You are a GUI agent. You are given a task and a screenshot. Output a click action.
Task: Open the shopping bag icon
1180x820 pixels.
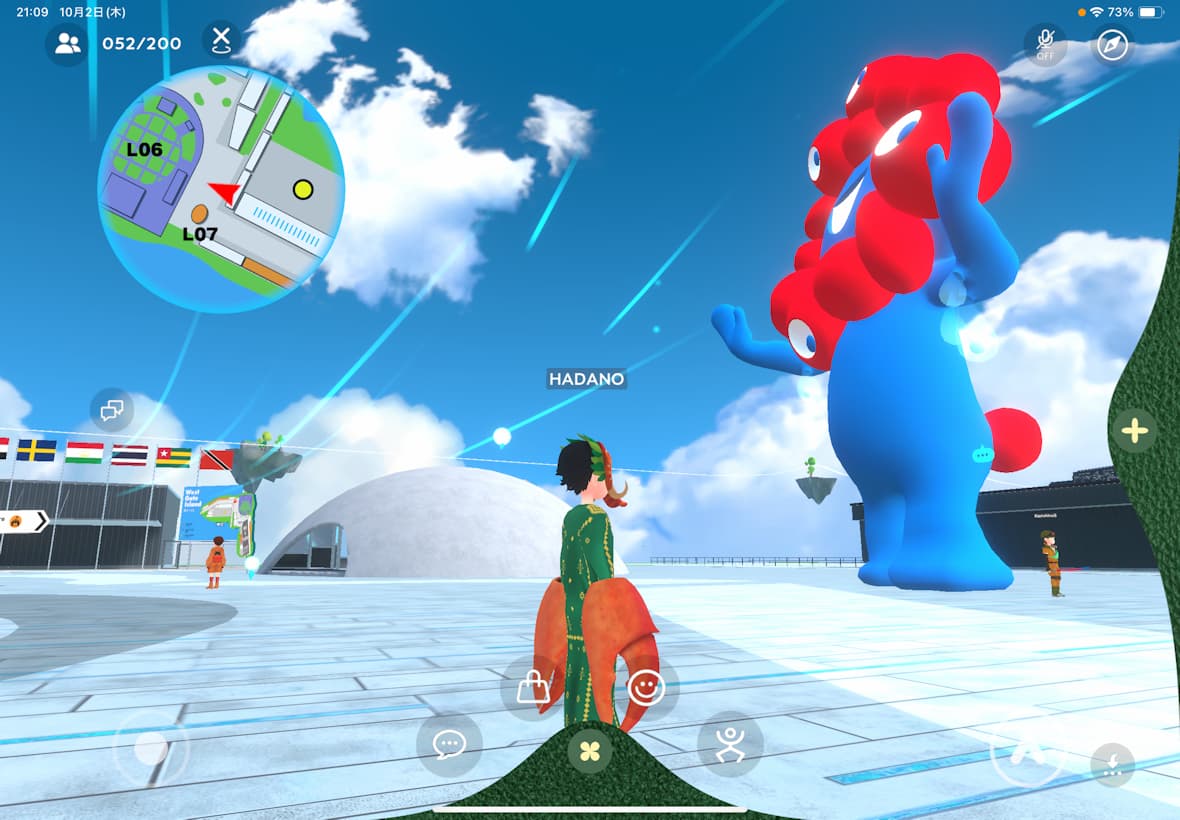[533, 688]
